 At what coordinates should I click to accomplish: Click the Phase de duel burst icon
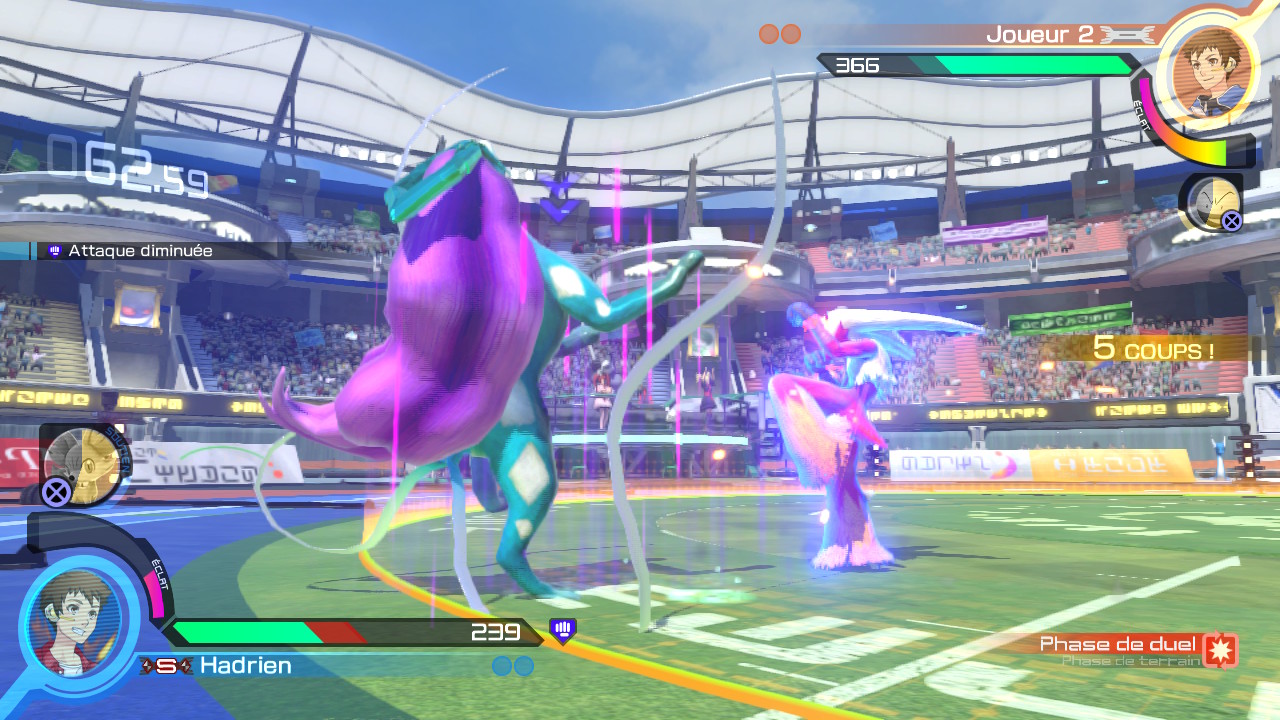click(1221, 649)
